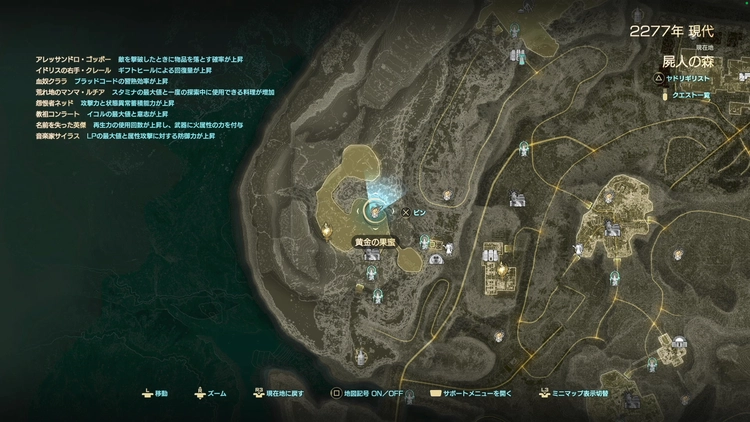Image resolution: width=750 pixels, height=422 pixels.
Task: Select the glowing golden marker inside the walled compound
Action: pyautogui.click(x=499, y=268)
